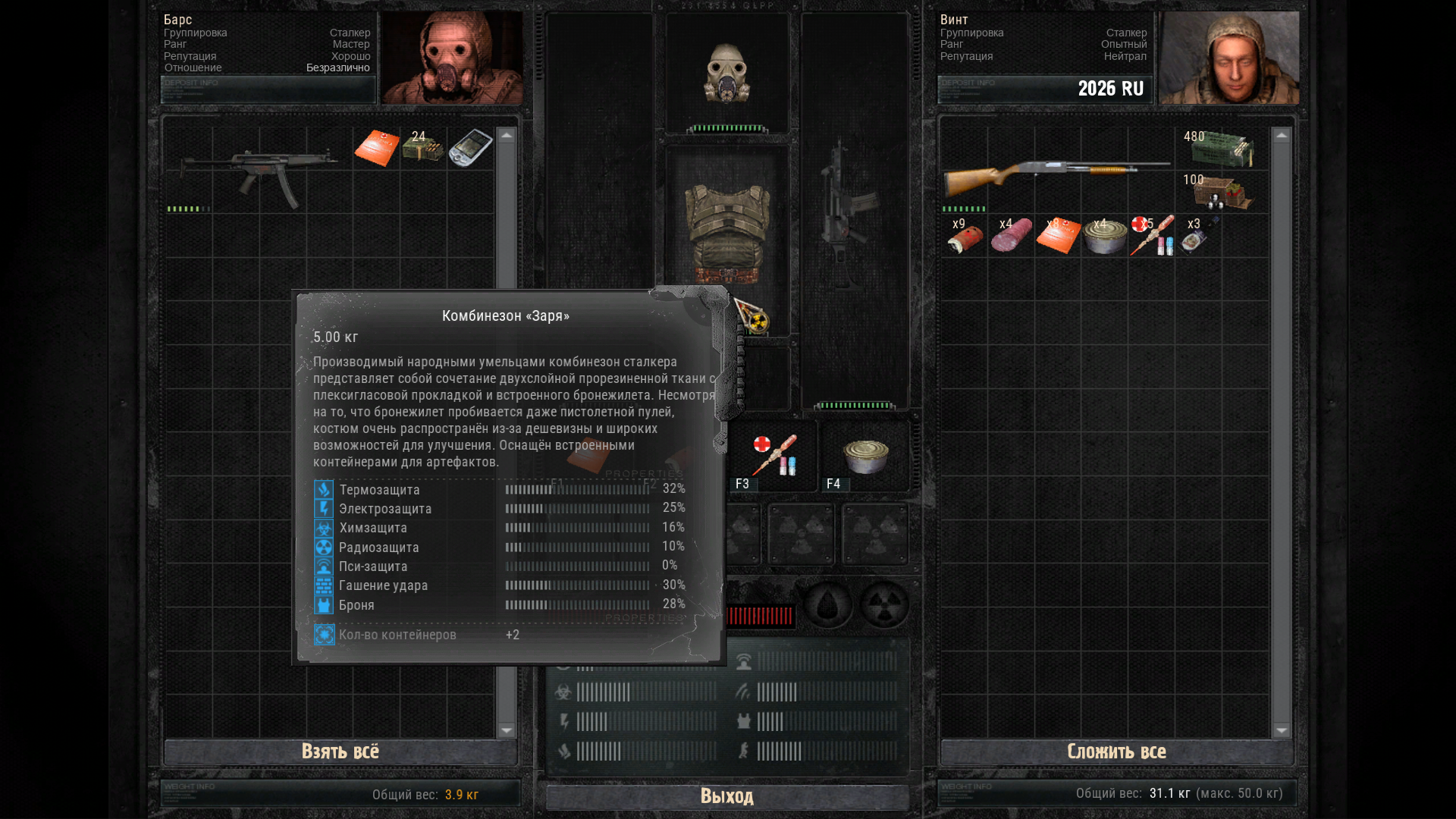1456x819 pixels.
Task: Select the x4 canned food stack in inventory
Action: pos(1105,237)
